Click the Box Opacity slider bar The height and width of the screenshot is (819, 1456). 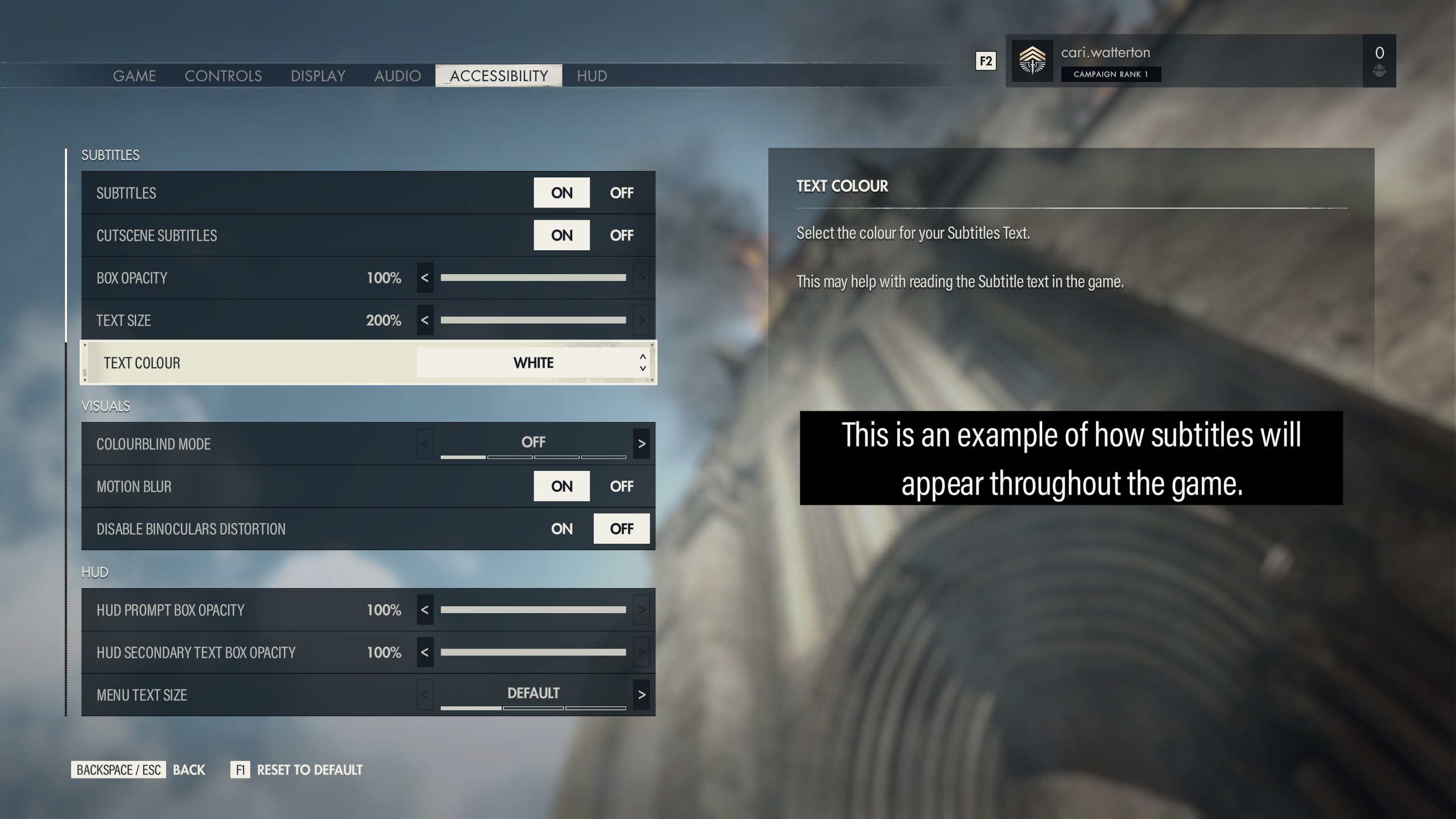[533, 278]
